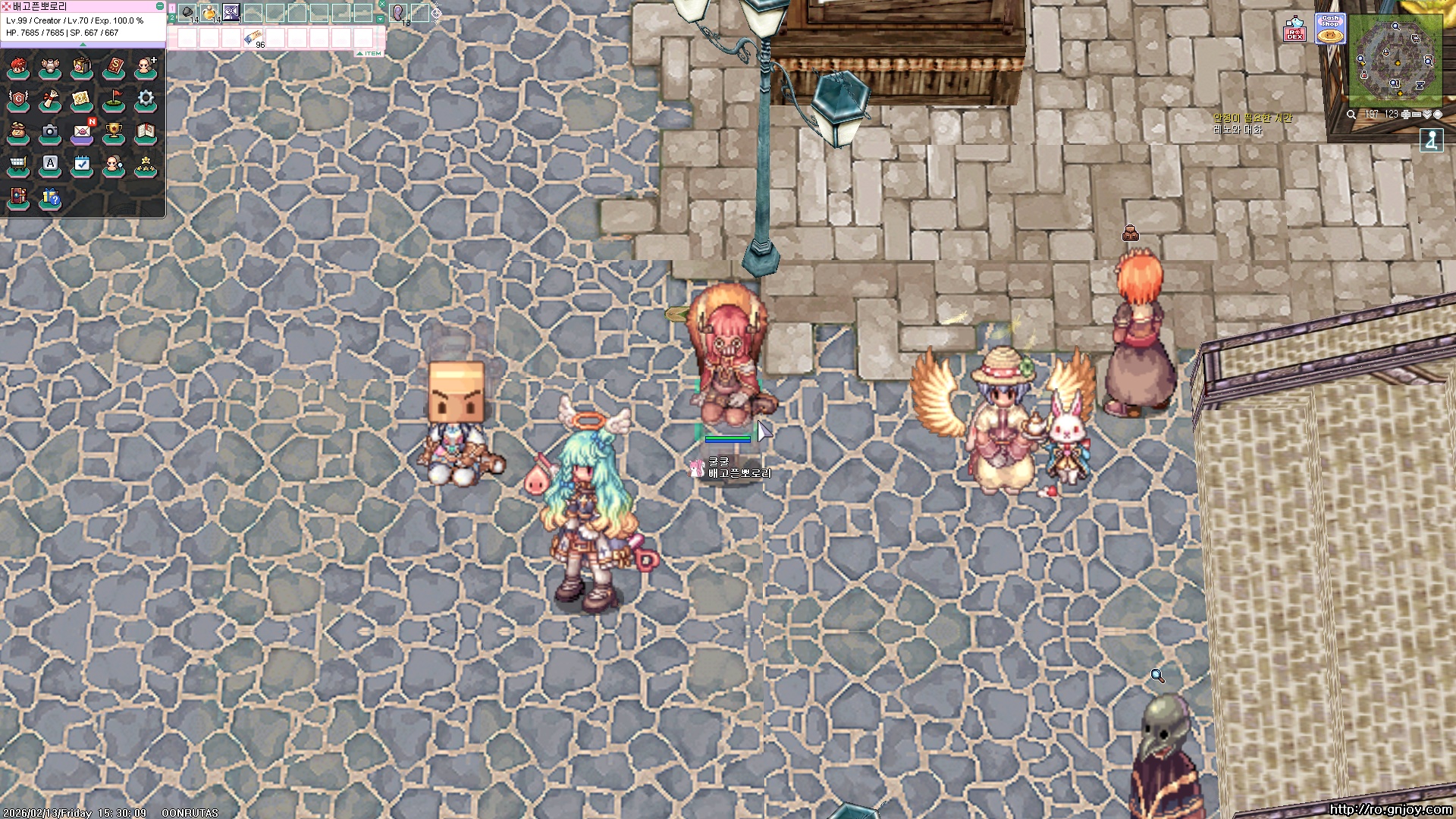Screen dimensions: 1456x819
Task: Minimize the character info window
Action: [x=159, y=6]
